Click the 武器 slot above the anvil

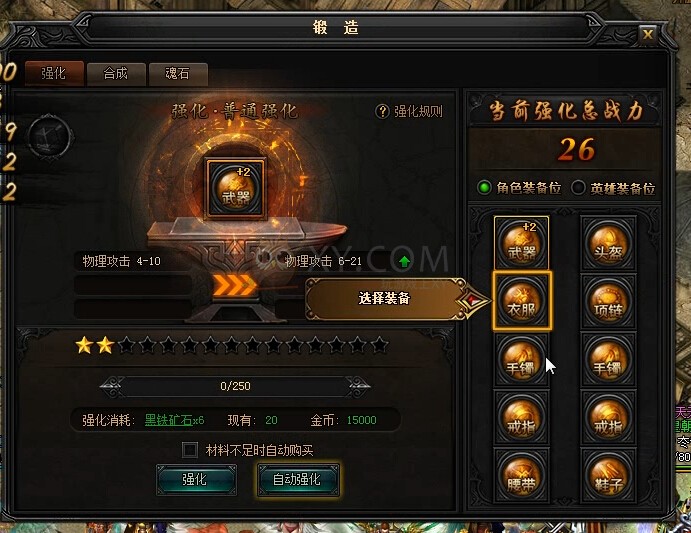pos(236,187)
